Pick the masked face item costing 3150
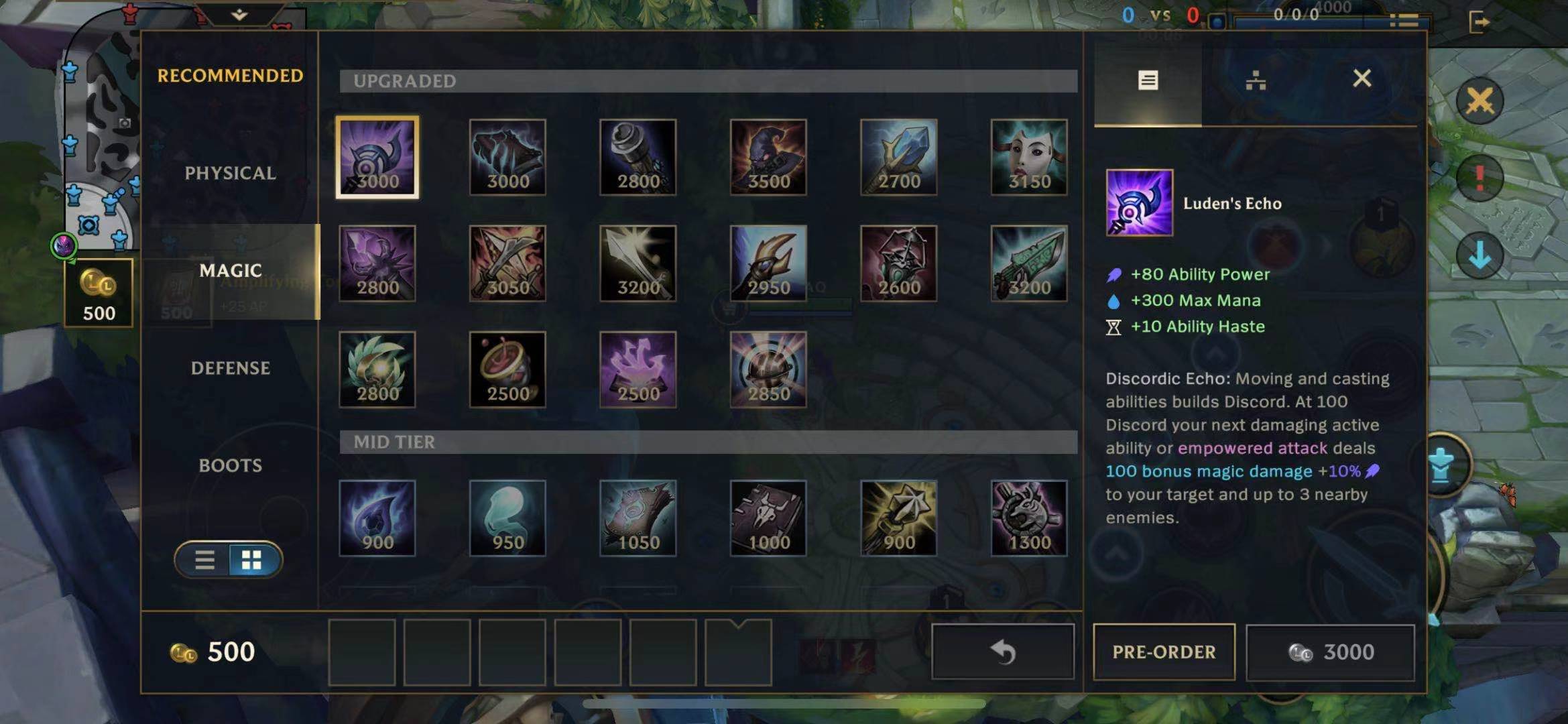Image resolution: width=1568 pixels, height=724 pixels. [x=1029, y=158]
